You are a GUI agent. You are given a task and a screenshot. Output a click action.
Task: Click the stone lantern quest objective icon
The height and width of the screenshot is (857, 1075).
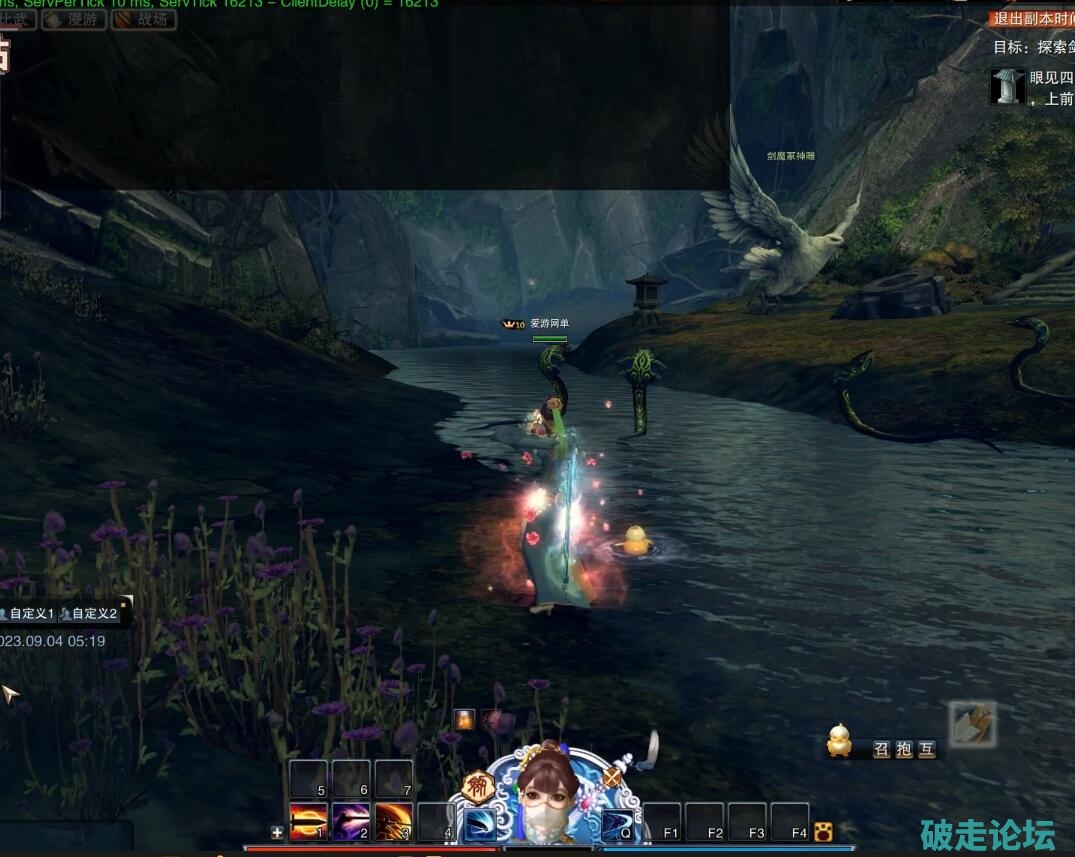[x=1007, y=87]
